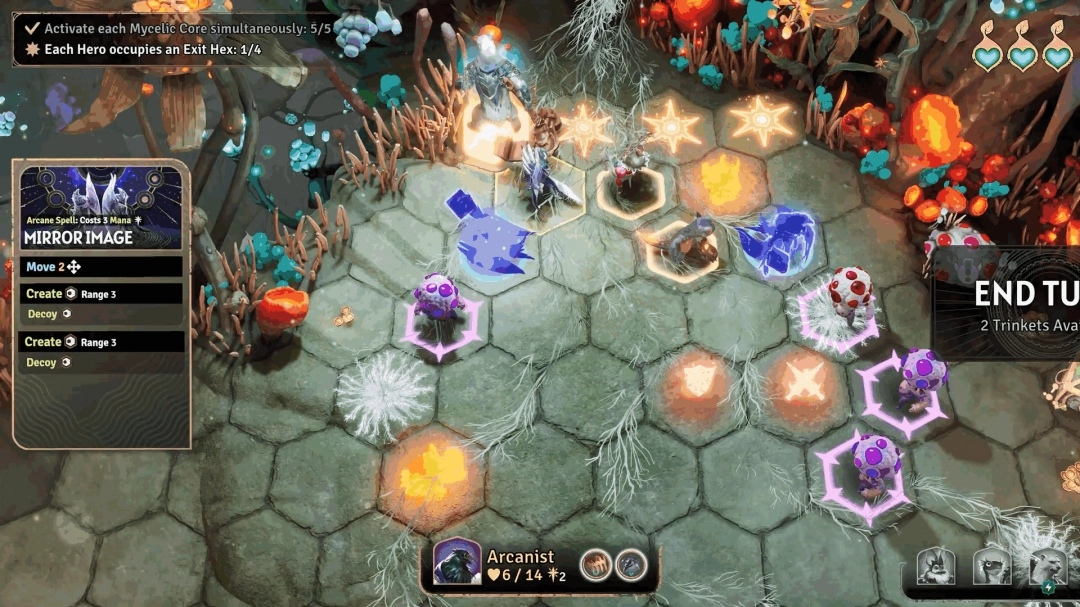
Task: Activate the Arcanist's orange claw trinket icon
Action: coord(597,565)
